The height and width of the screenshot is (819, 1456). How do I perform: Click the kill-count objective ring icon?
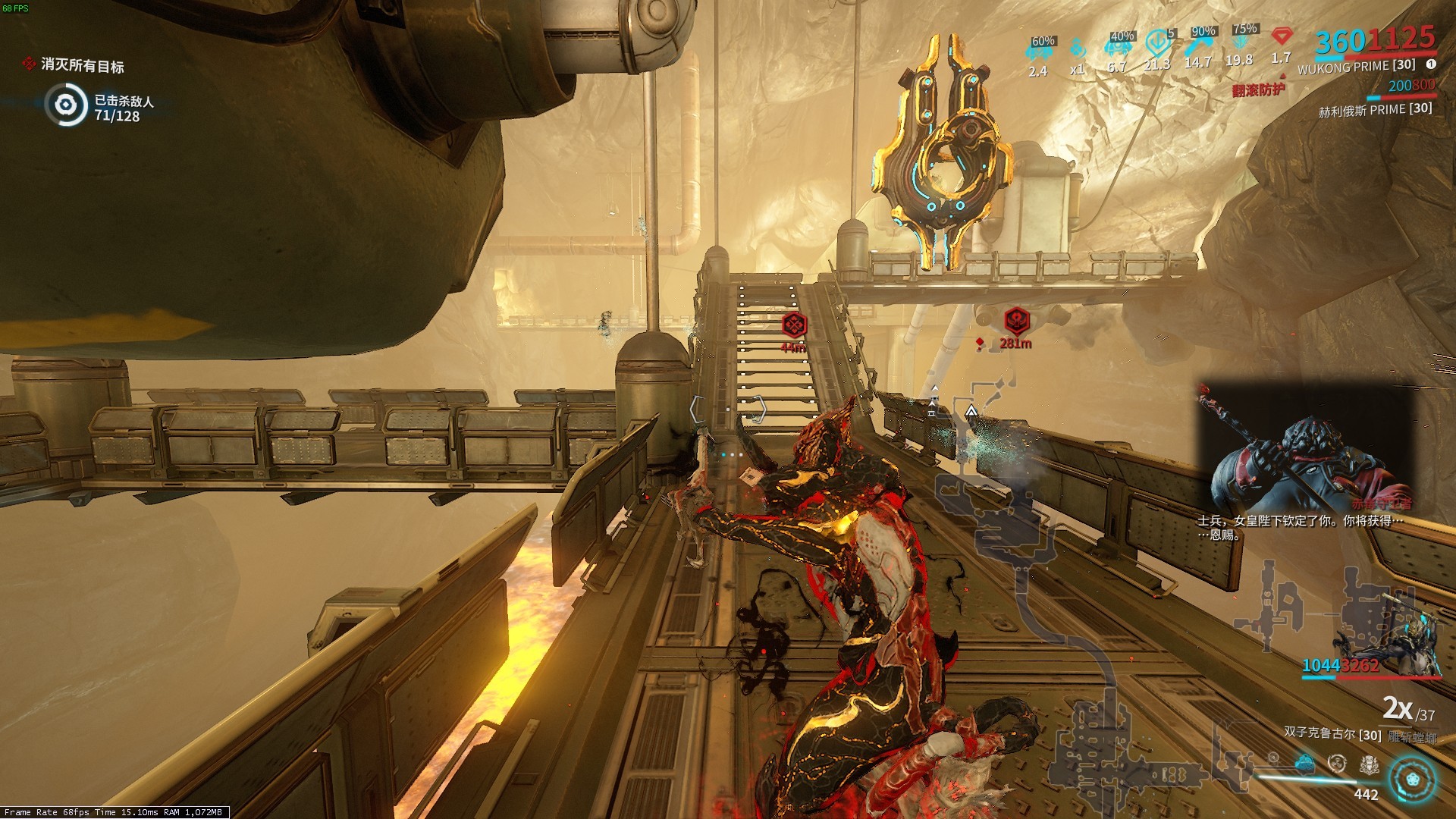point(66,105)
